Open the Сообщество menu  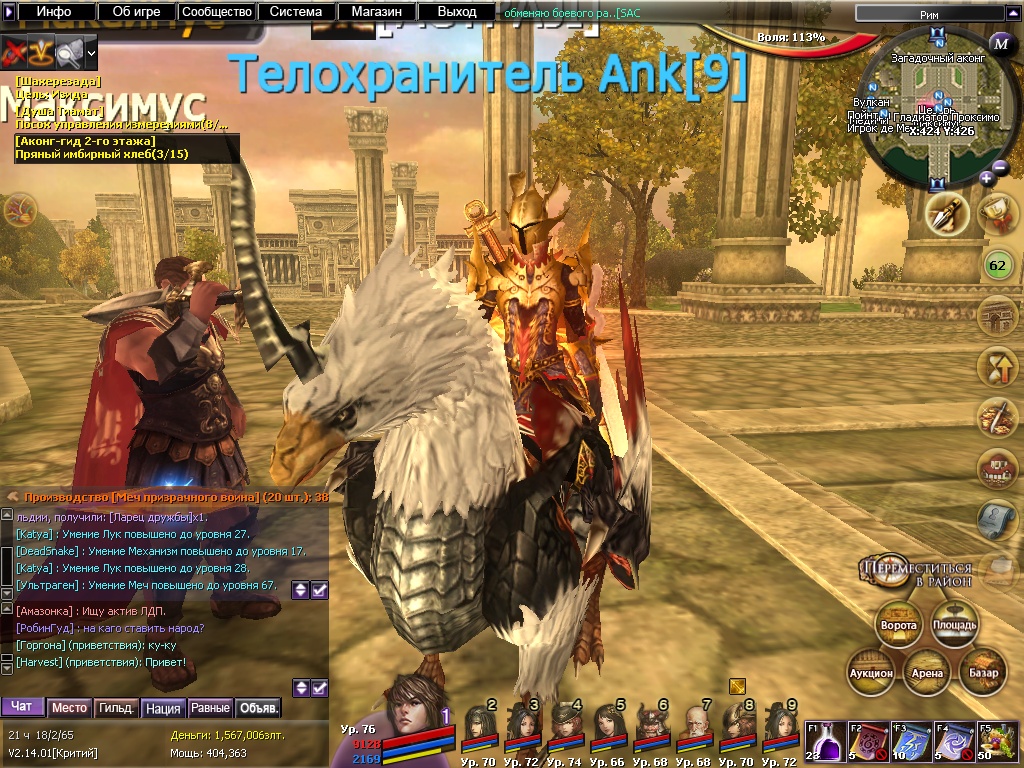(216, 12)
